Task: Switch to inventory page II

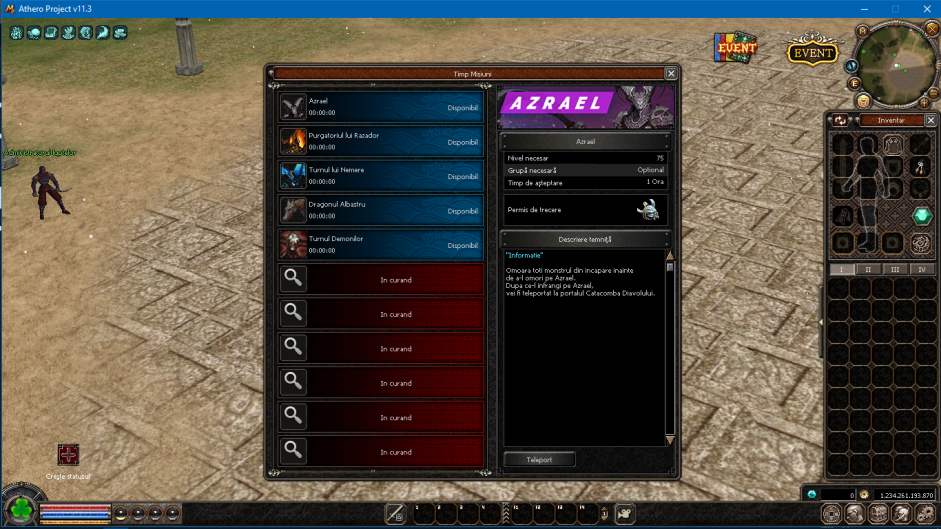Action: click(x=868, y=269)
